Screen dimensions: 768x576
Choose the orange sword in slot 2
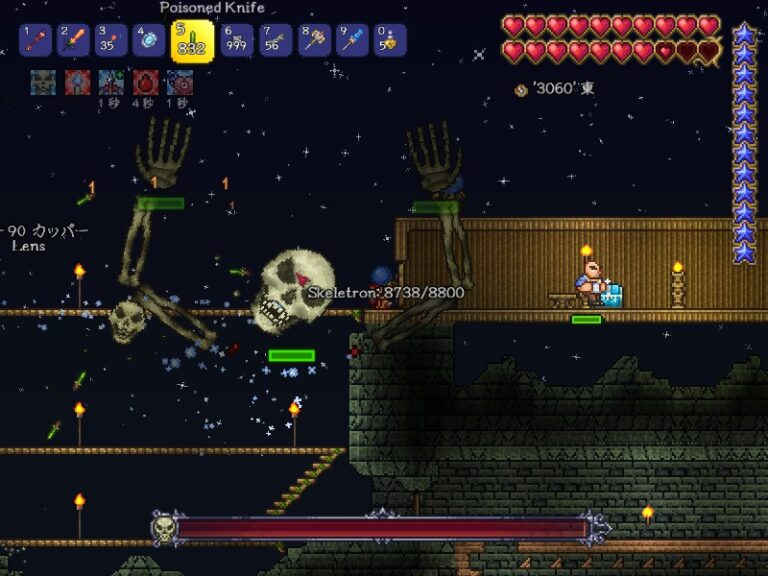point(73,41)
